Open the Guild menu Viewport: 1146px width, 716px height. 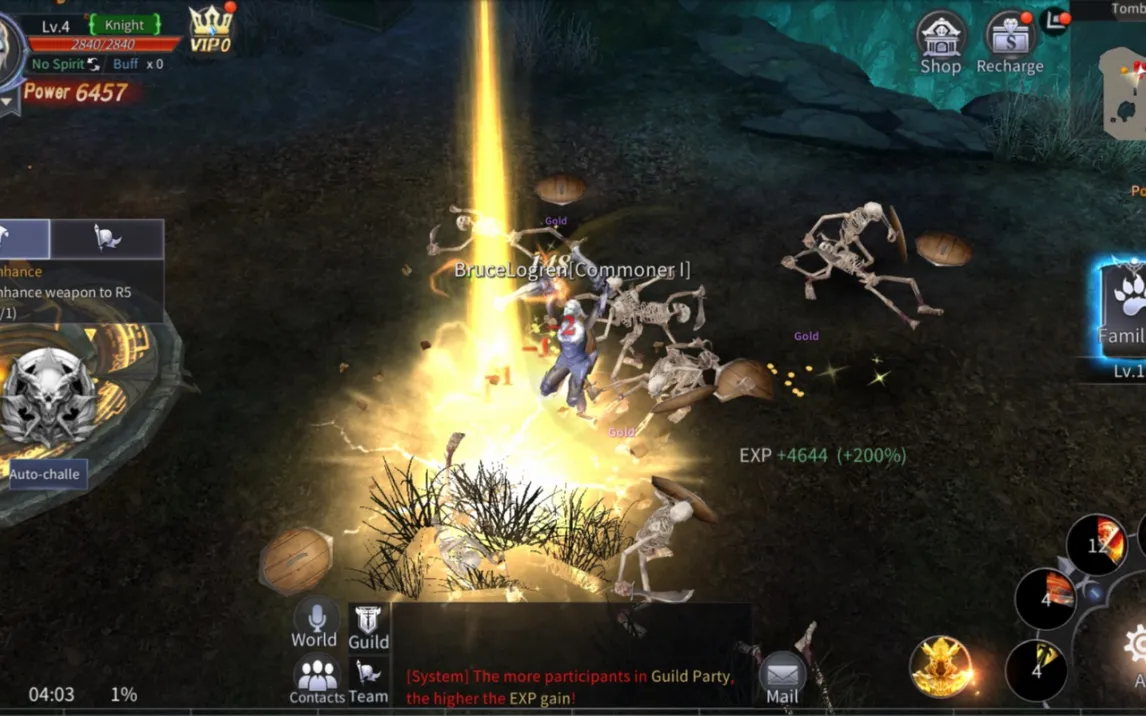click(x=368, y=628)
